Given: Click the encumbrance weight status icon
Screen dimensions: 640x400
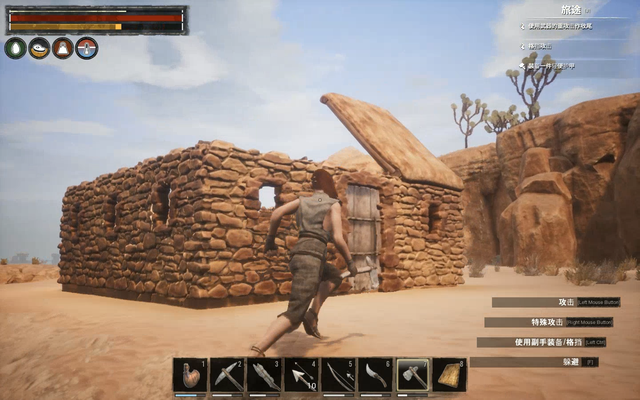Looking at the screenshot, I should (x=63, y=48).
